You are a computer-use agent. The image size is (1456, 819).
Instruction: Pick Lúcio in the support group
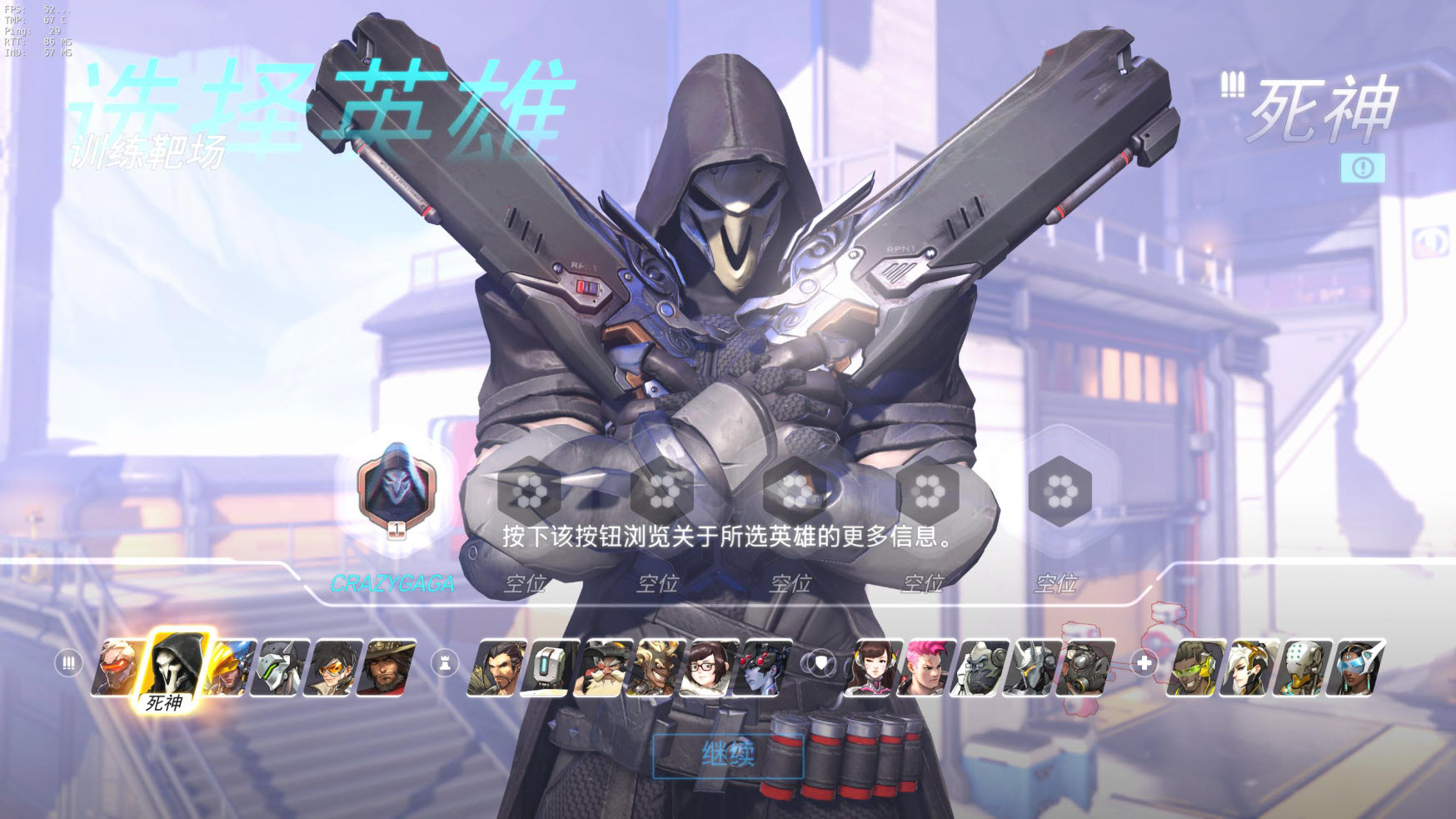point(1199,667)
